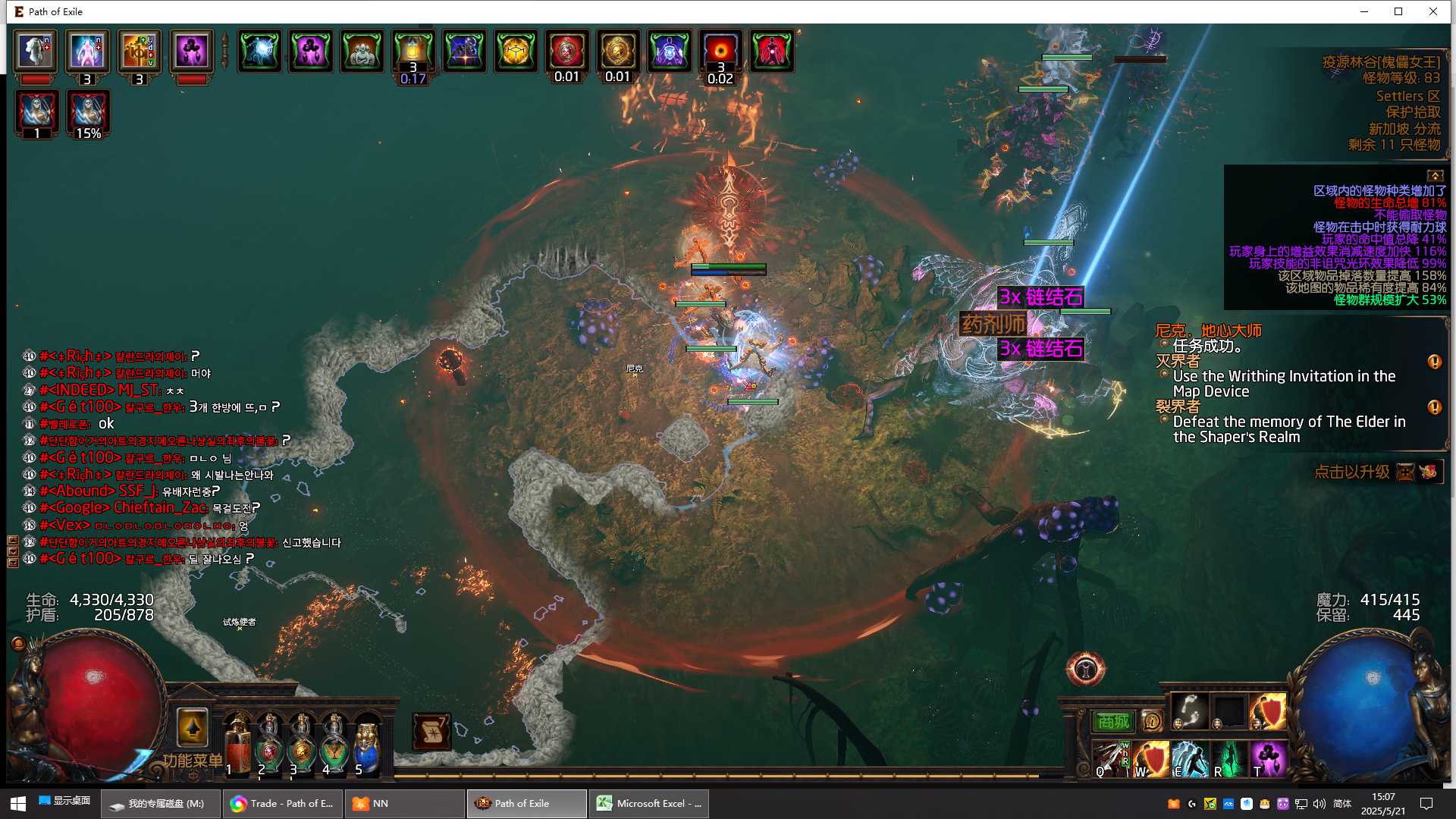
Task: Activate the W red shield skill
Action: click(x=1151, y=759)
